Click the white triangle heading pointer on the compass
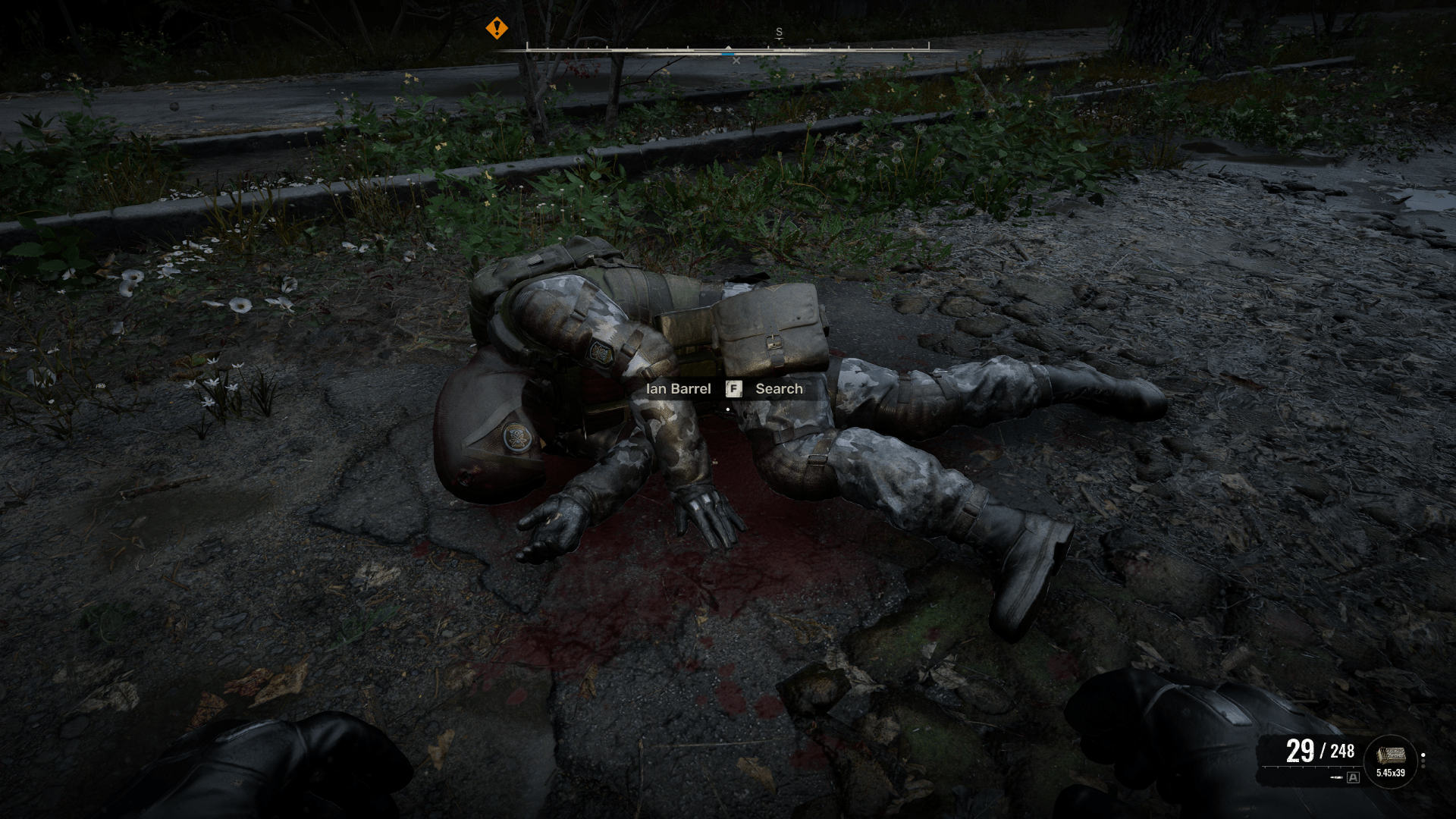The image size is (1456, 819). click(727, 46)
